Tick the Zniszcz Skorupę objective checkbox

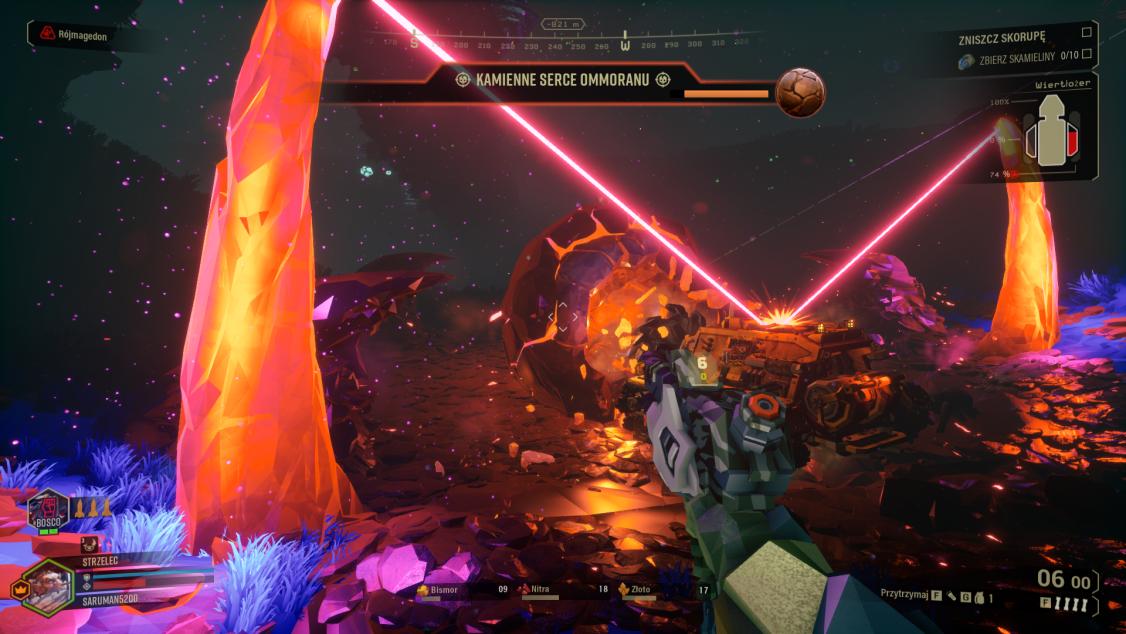coord(1087,32)
